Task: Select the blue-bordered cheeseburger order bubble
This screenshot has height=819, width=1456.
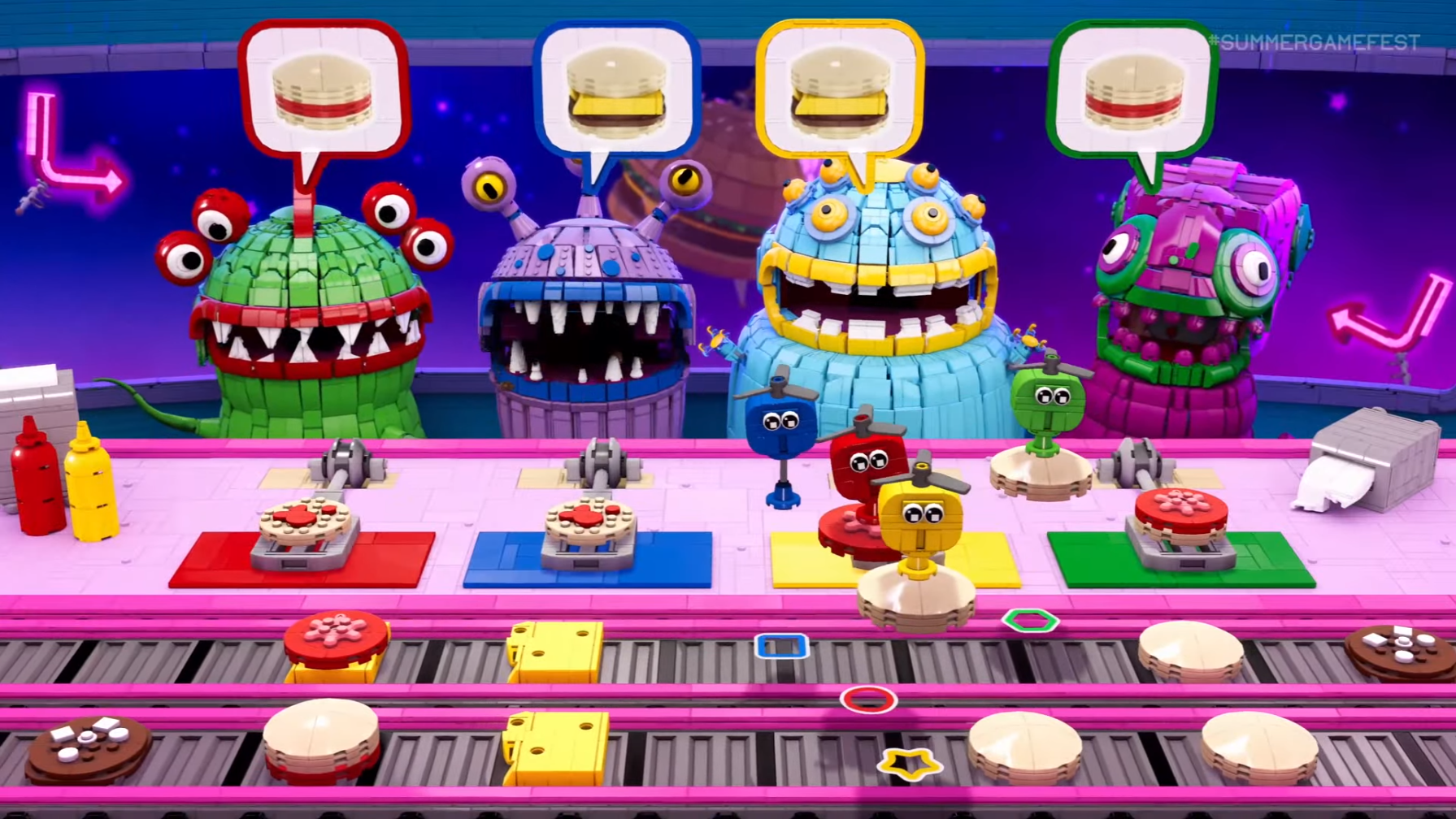Action: pos(616,91)
